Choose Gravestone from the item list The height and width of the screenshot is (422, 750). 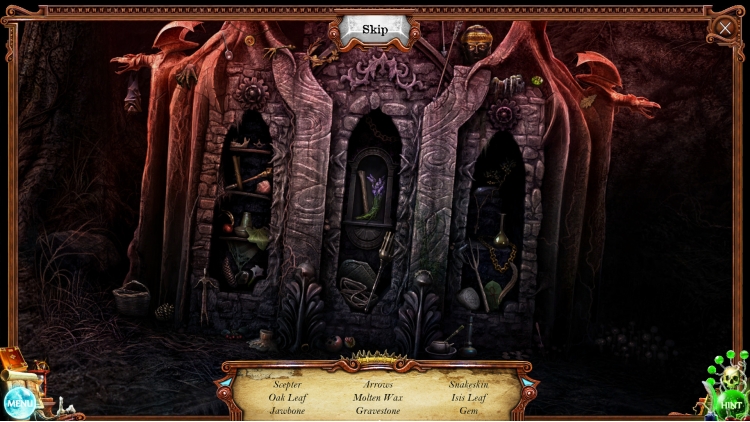pos(378,410)
